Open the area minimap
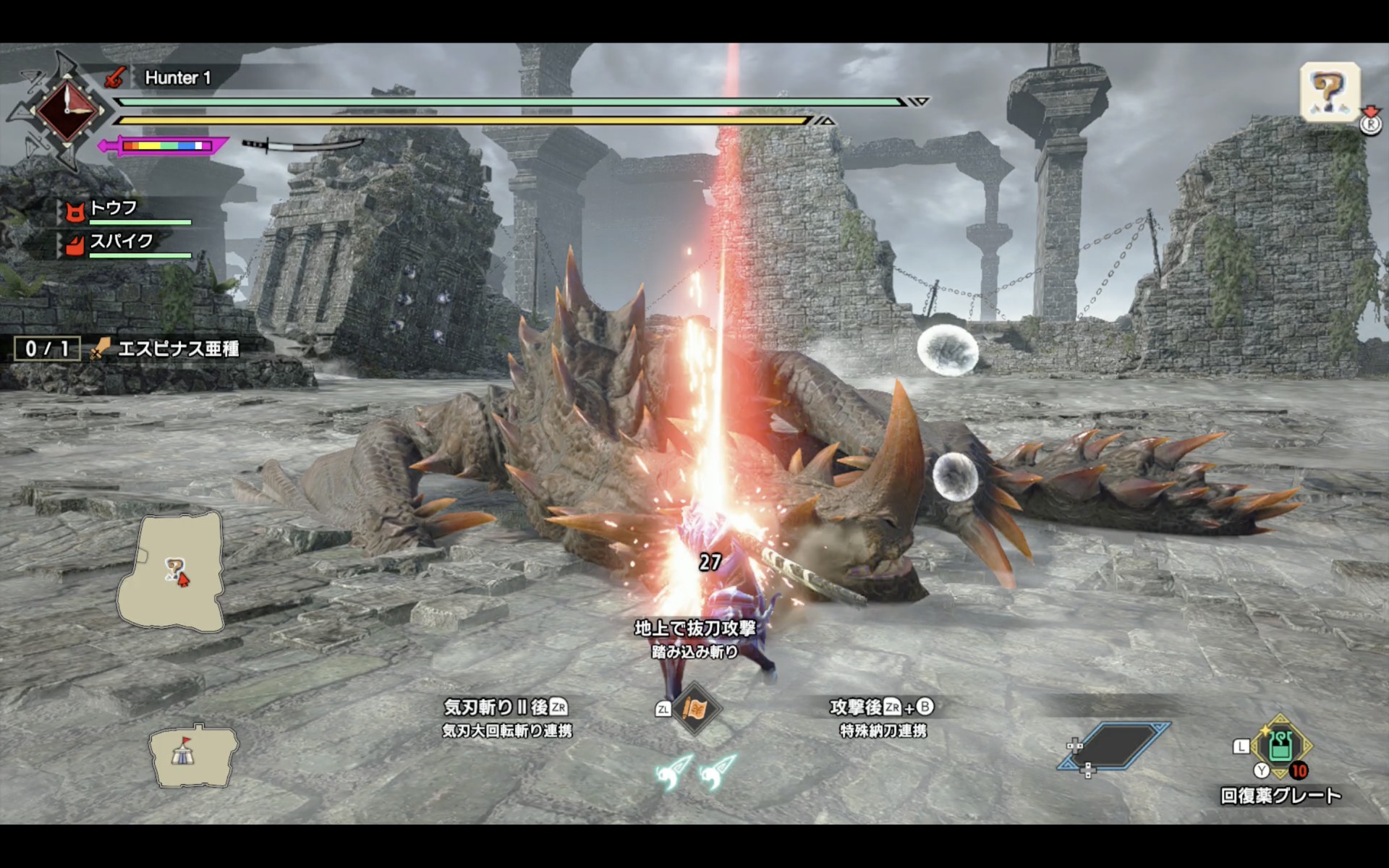Image resolution: width=1389 pixels, height=868 pixels. coord(172,570)
